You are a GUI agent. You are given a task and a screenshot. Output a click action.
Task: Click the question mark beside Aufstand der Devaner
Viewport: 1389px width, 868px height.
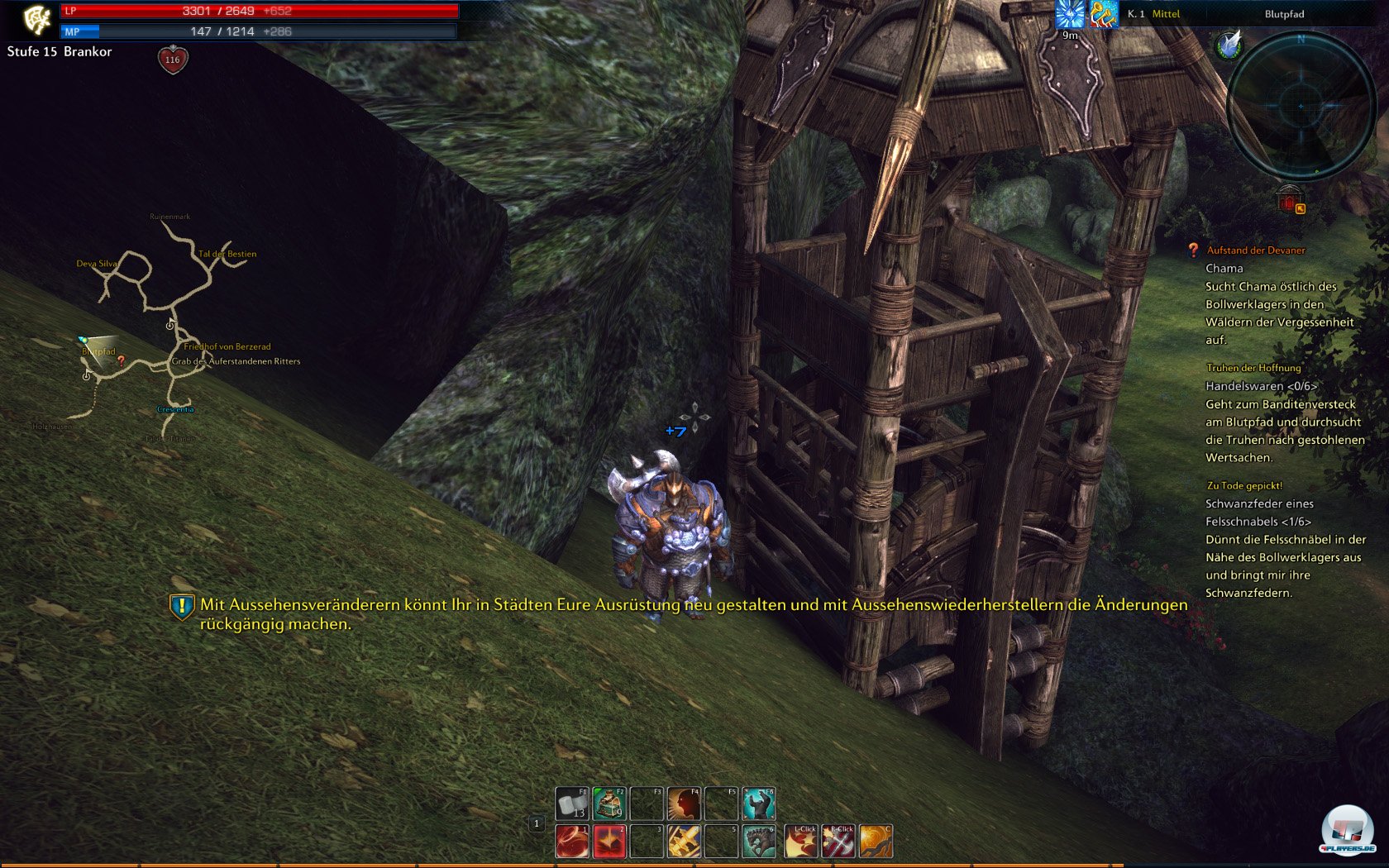pos(1191,249)
